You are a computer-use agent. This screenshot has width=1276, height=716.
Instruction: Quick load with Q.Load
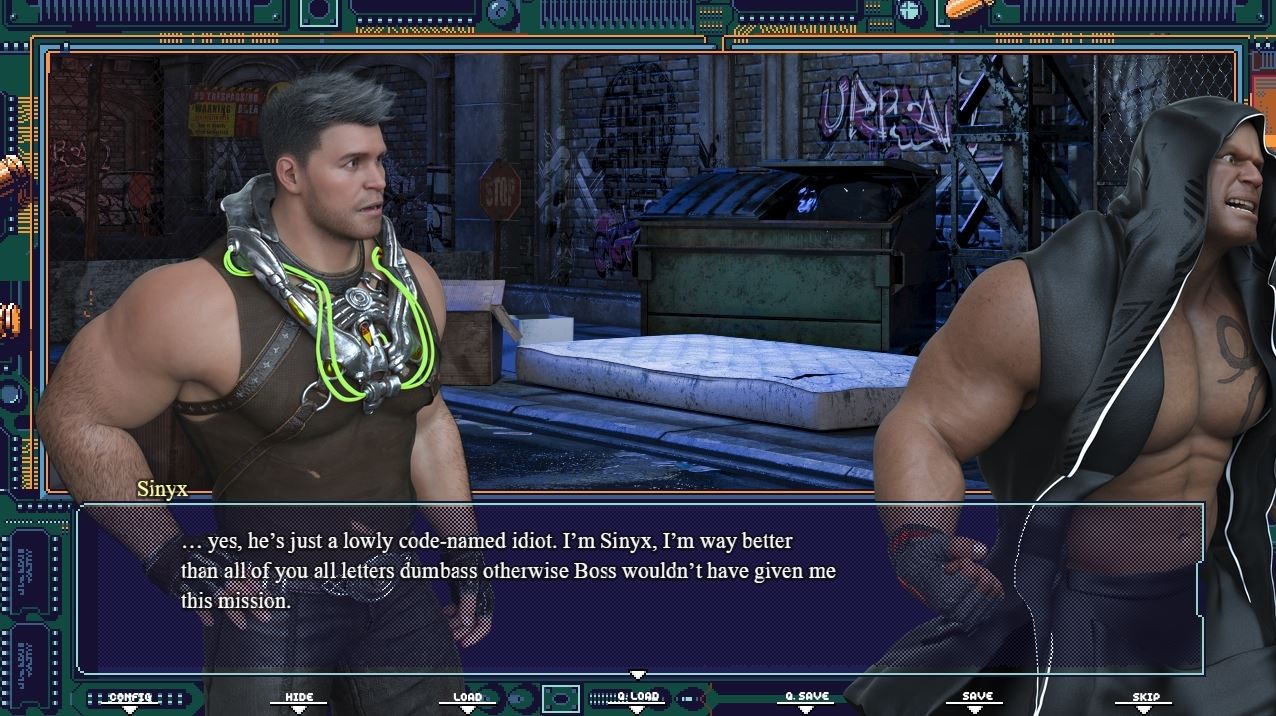point(638,696)
